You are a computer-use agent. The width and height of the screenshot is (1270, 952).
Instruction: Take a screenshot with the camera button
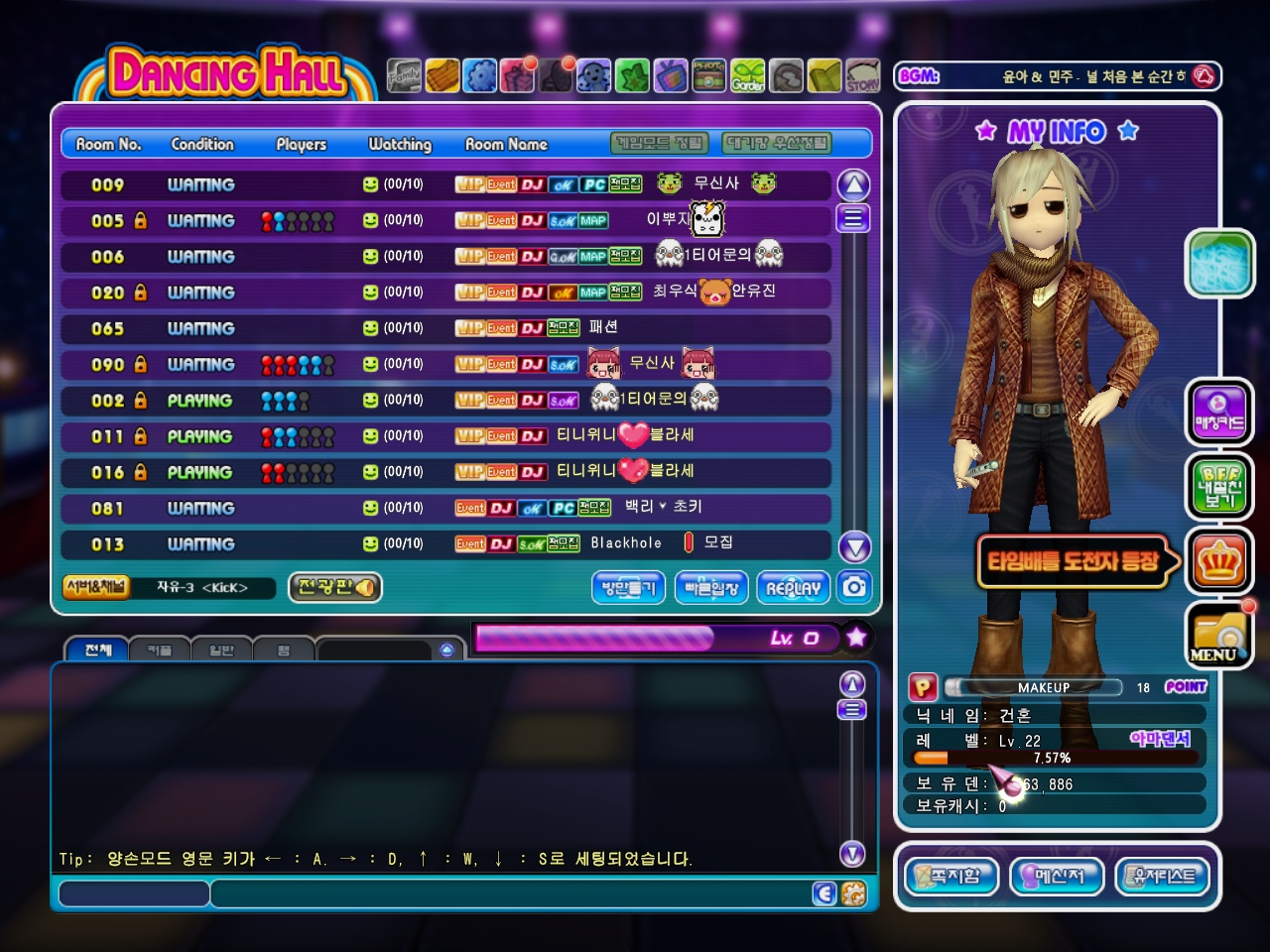point(854,587)
